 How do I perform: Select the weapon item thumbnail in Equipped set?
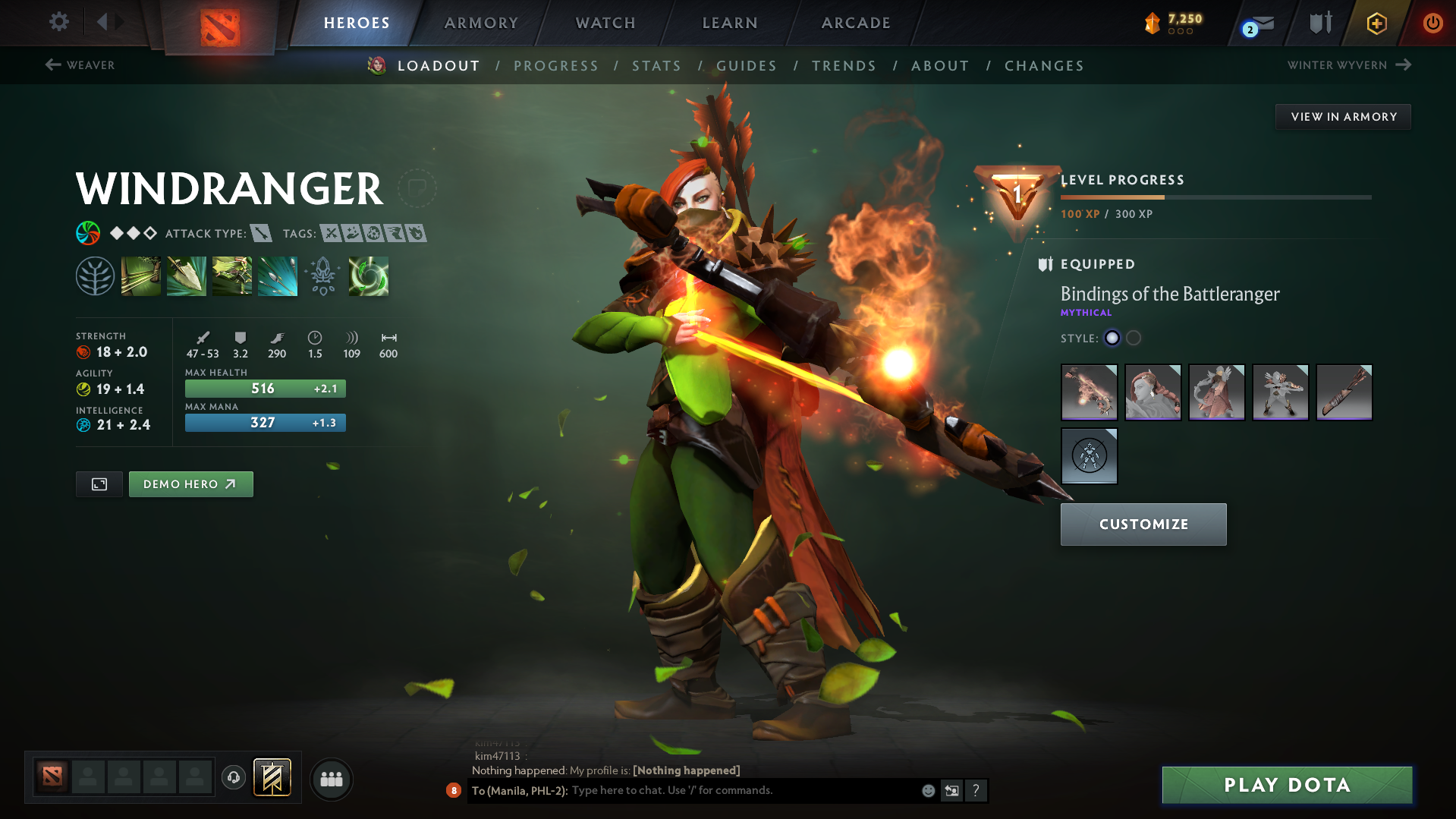1089,392
